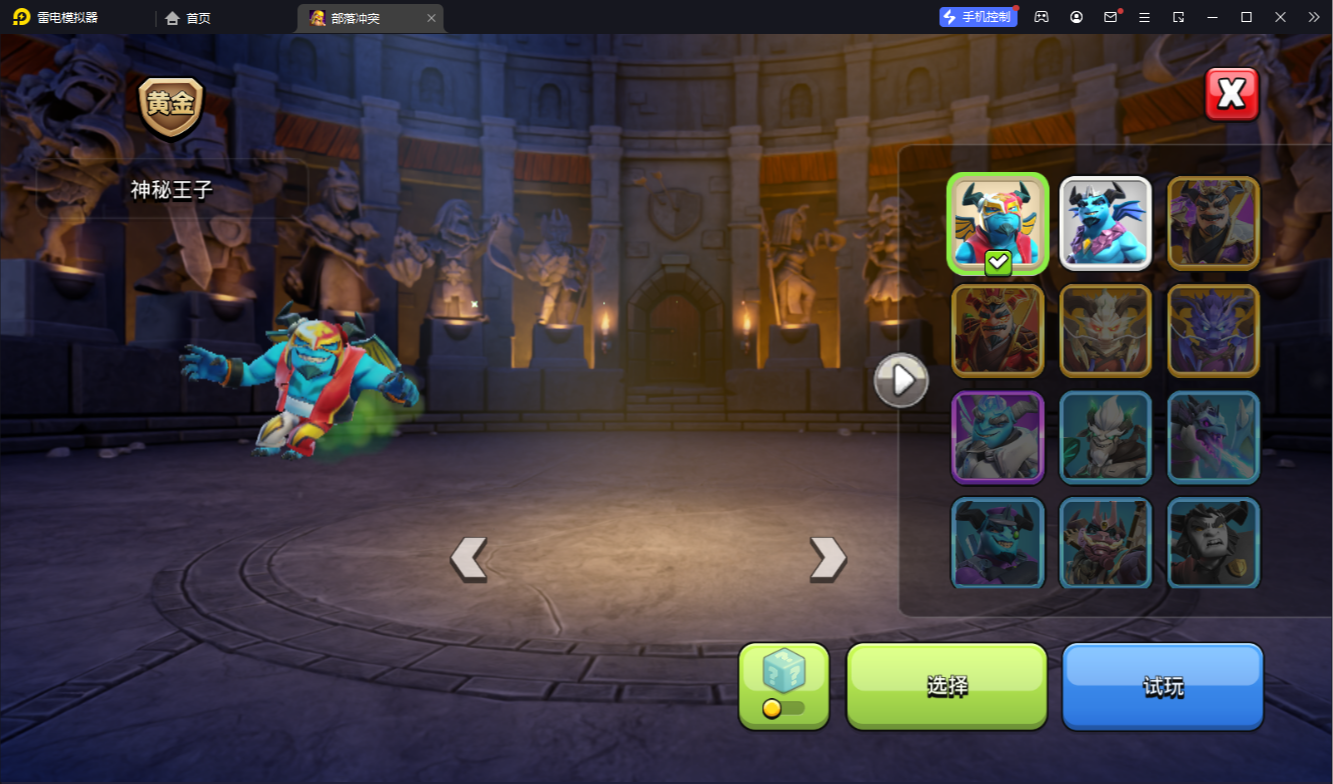This screenshot has width=1333, height=784.
Task: Select the purple-framed skin thumbnail
Action: click(x=997, y=438)
